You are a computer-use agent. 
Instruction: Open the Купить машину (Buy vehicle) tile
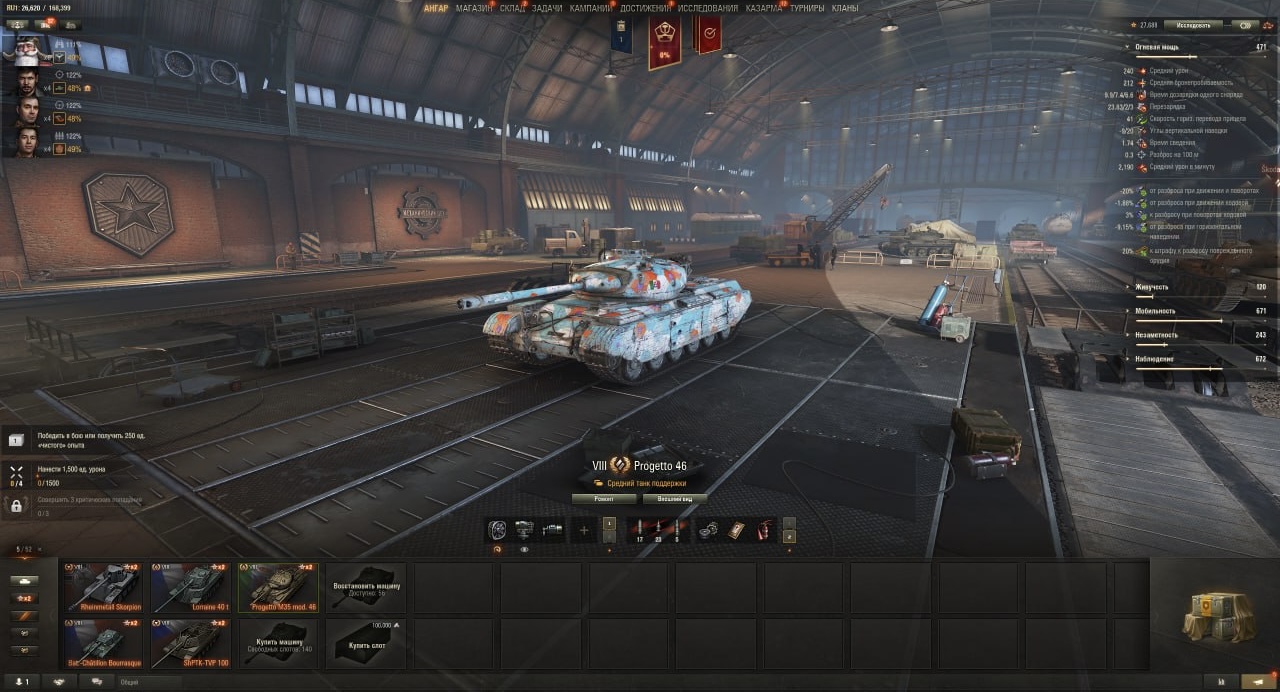click(279, 643)
